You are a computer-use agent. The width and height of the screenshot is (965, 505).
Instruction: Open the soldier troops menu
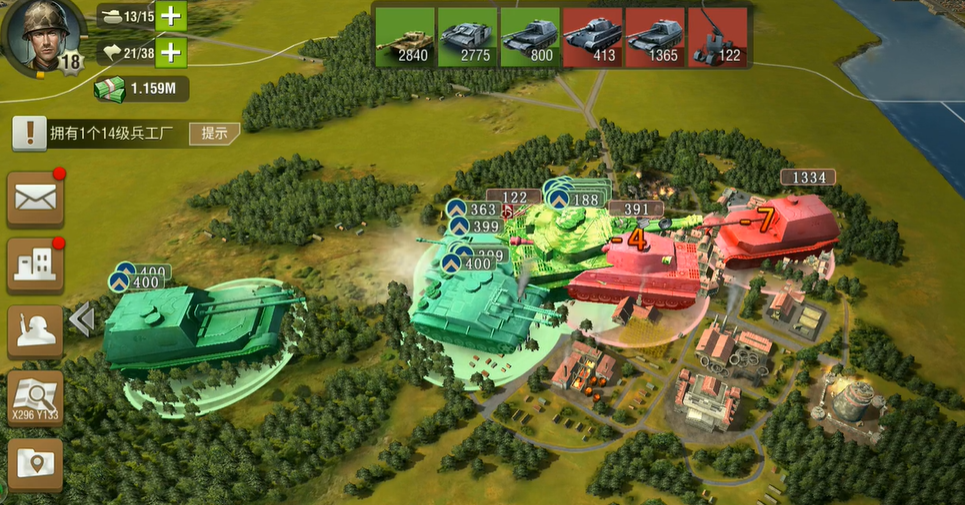(x=36, y=331)
